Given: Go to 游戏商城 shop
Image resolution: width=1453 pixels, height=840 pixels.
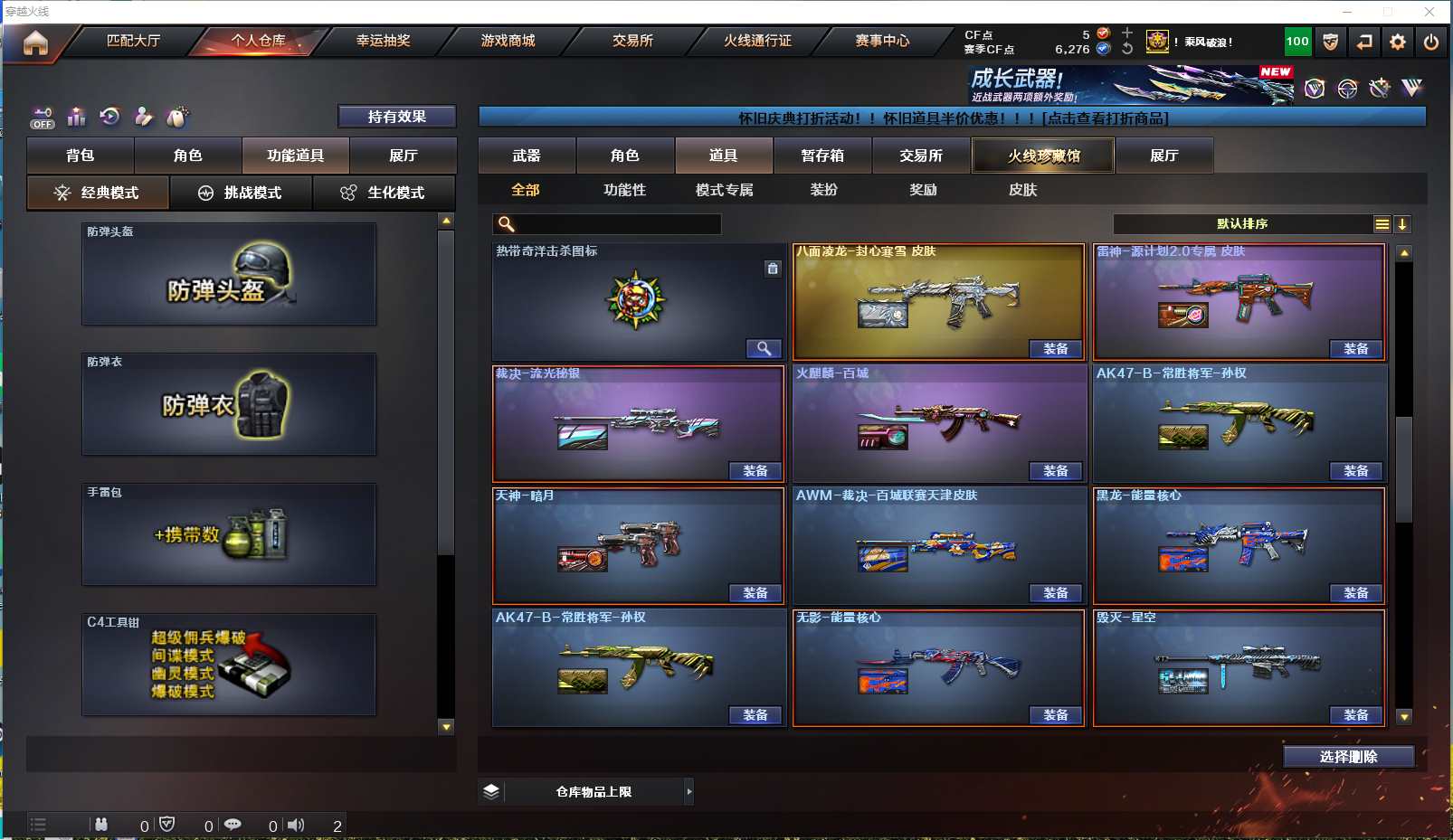Looking at the screenshot, I should [x=508, y=41].
